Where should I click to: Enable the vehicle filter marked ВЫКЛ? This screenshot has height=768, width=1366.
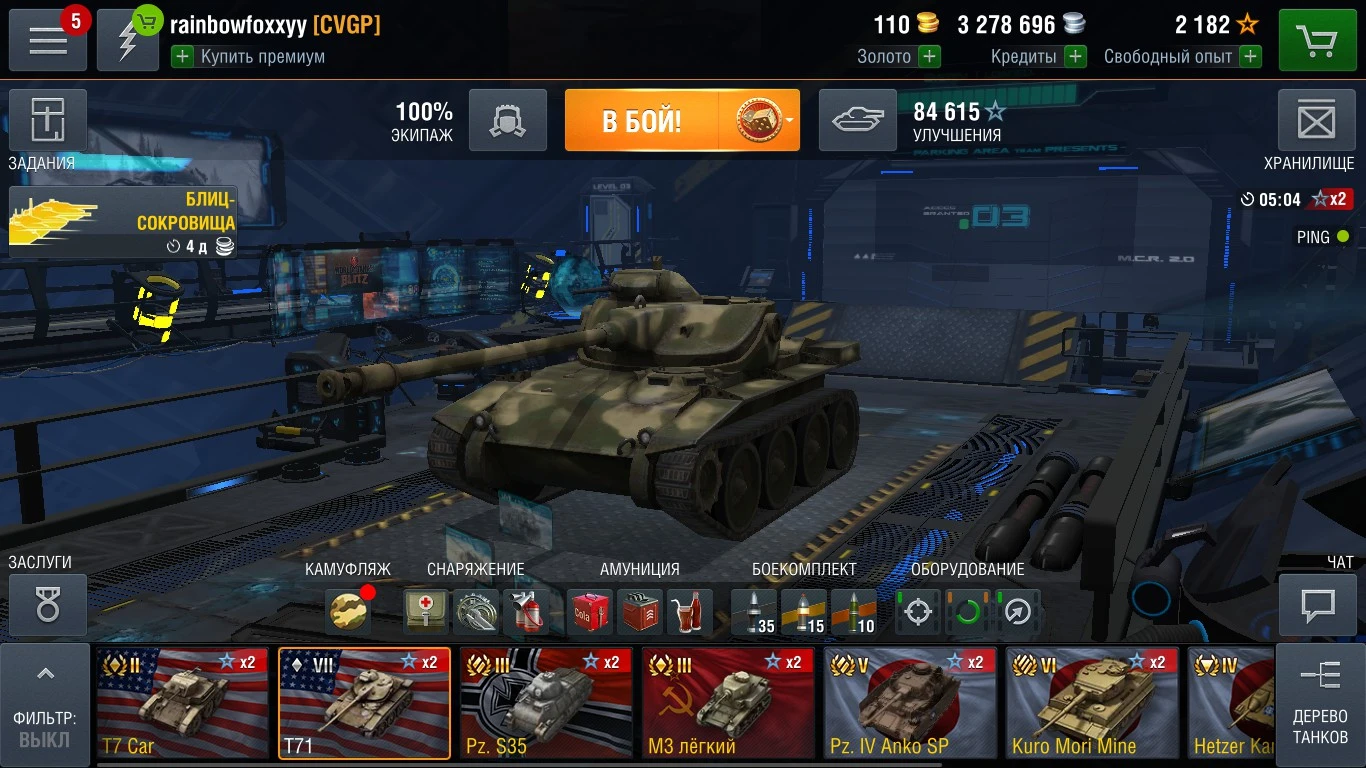44,739
